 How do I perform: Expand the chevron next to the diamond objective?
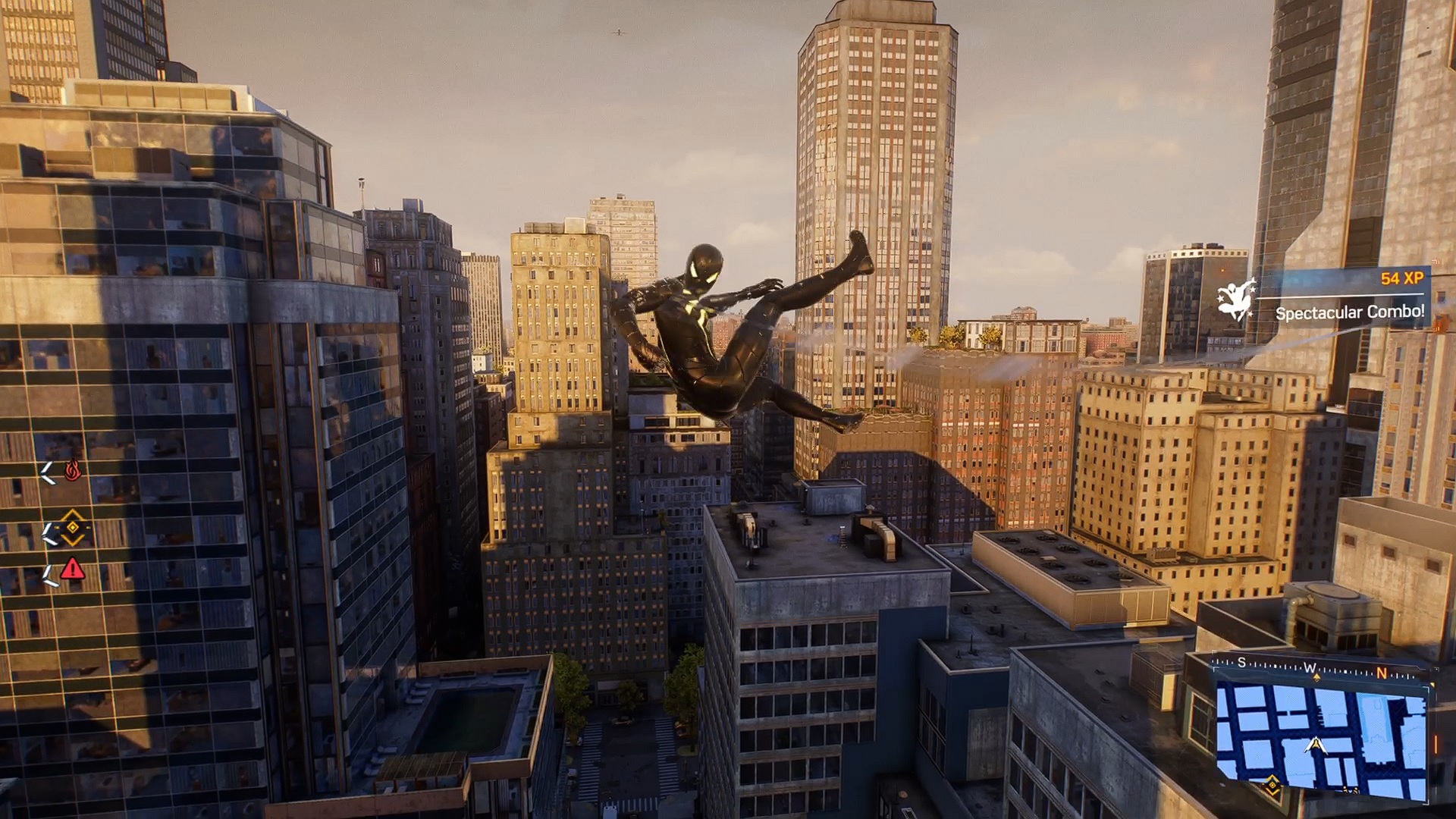pos(50,534)
